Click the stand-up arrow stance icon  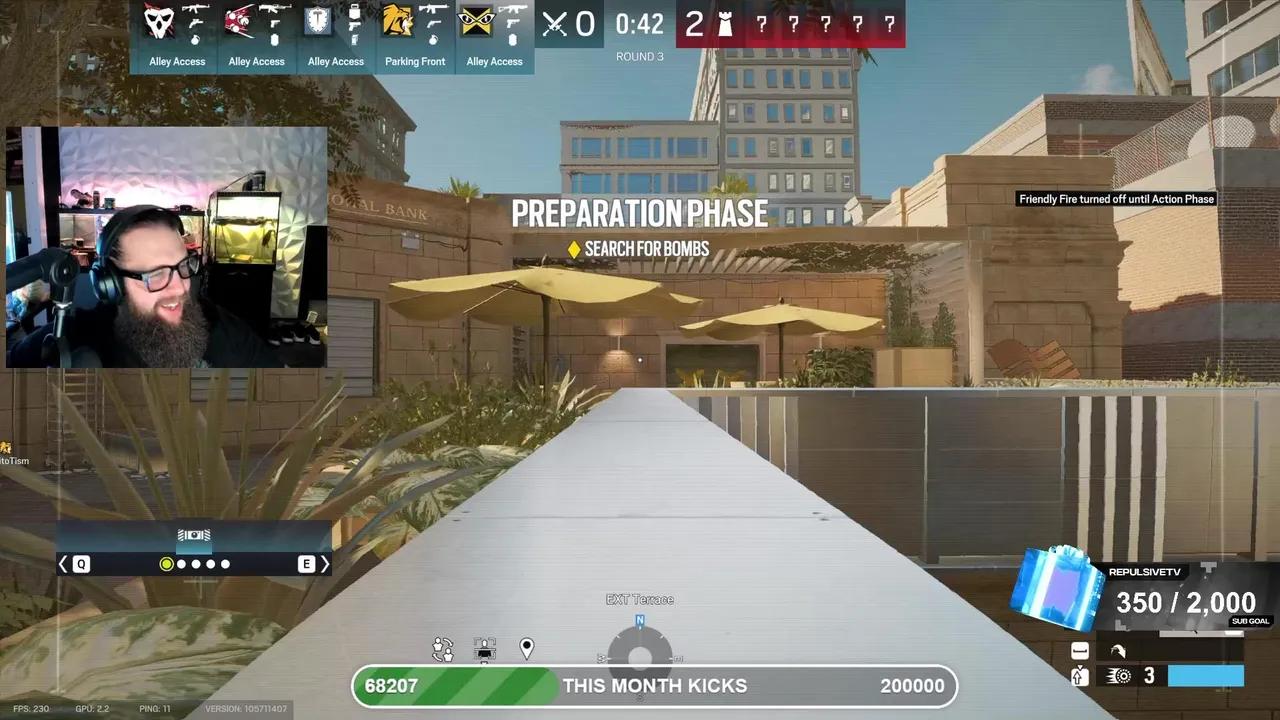click(x=1079, y=677)
